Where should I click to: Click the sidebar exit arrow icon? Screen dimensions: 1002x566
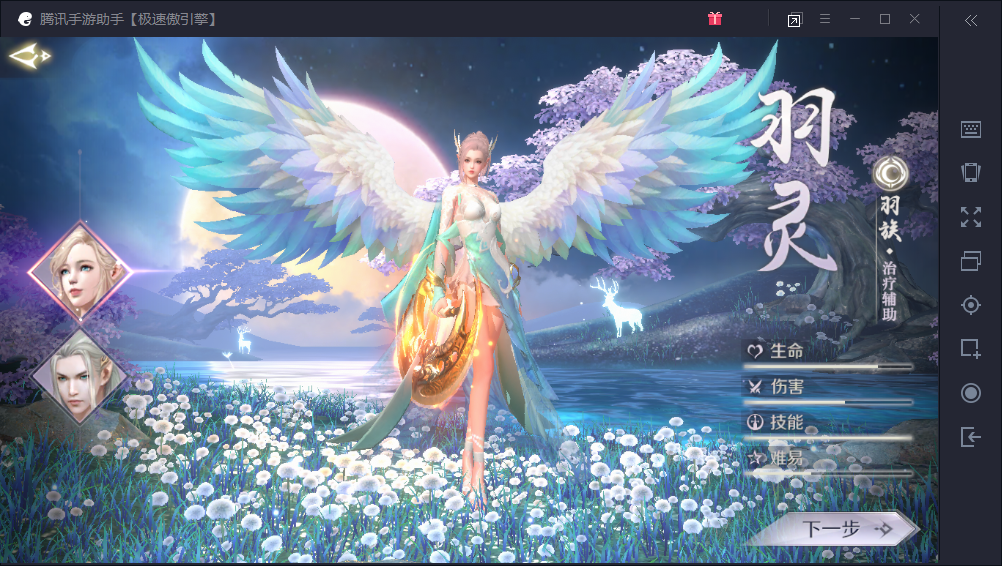tap(970, 437)
